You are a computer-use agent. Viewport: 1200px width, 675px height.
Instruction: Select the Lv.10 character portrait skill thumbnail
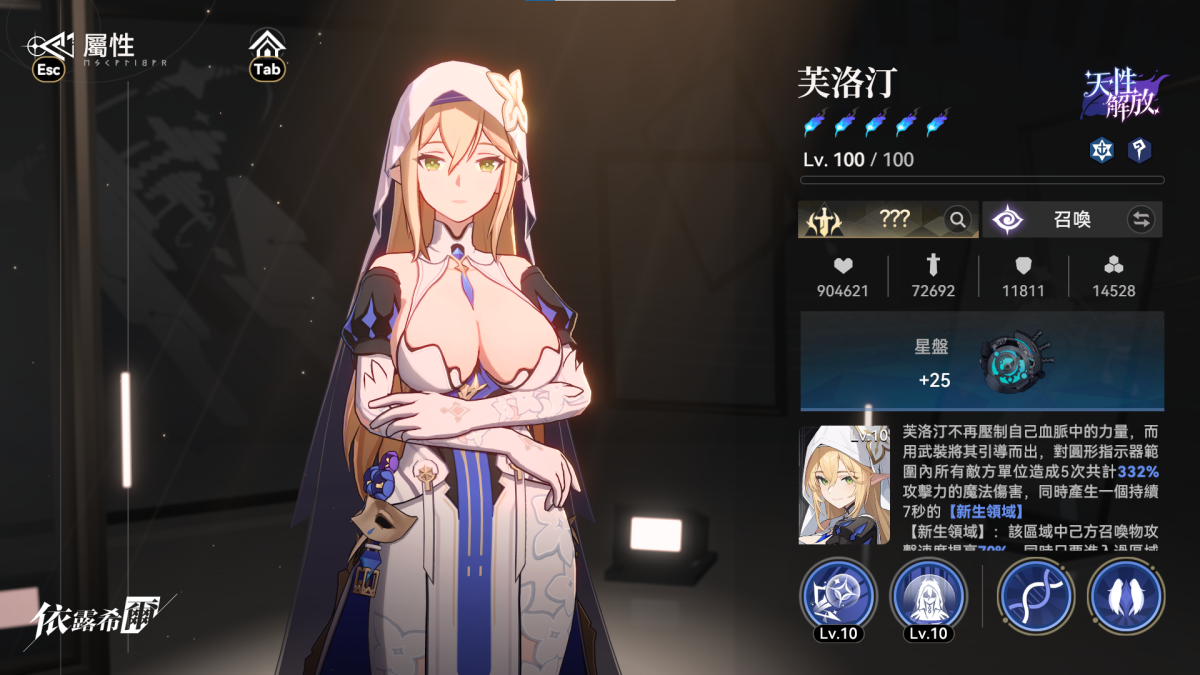pyautogui.click(x=845, y=486)
